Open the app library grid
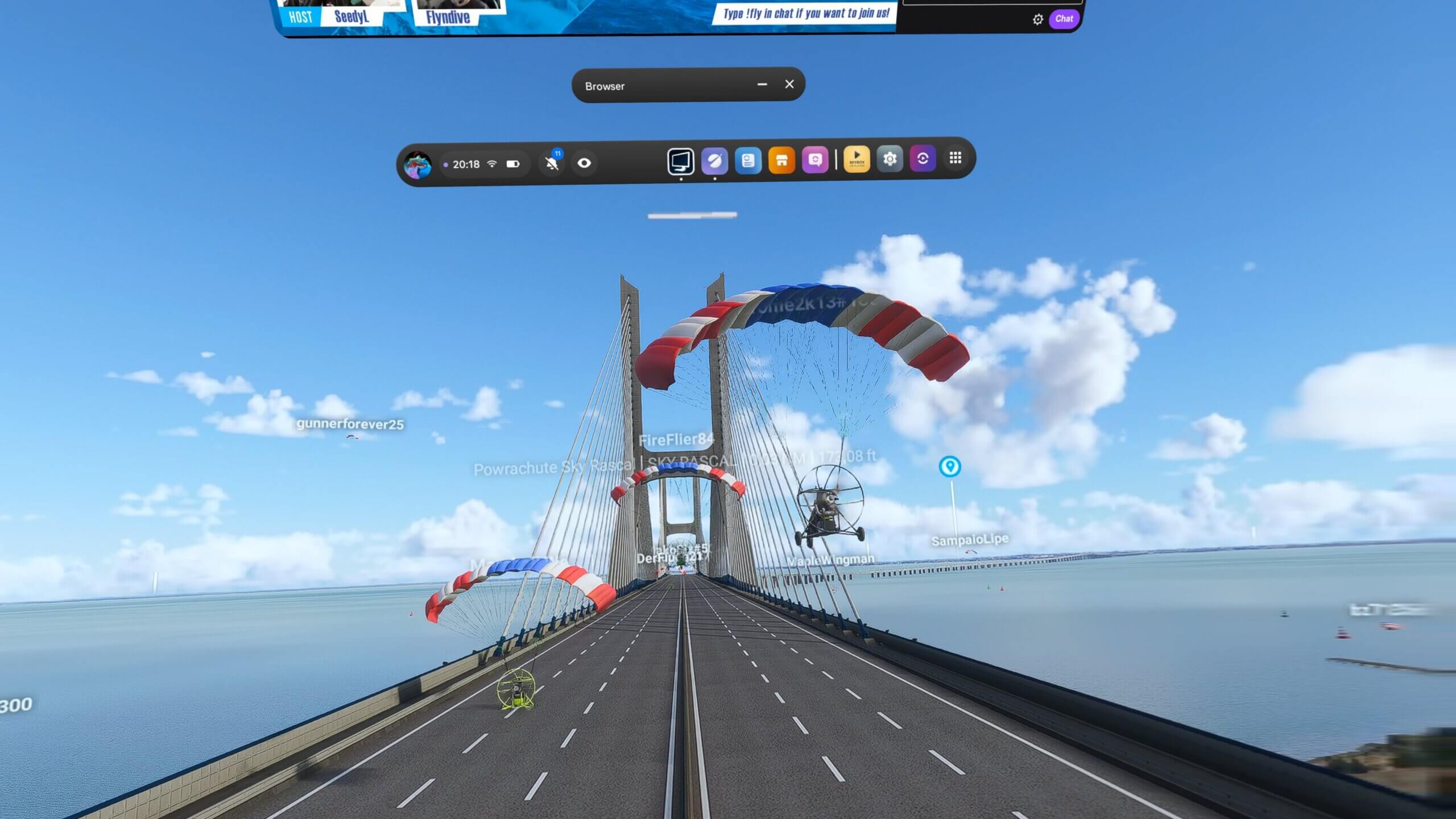Image resolution: width=1456 pixels, height=819 pixels. (x=955, y=158)
